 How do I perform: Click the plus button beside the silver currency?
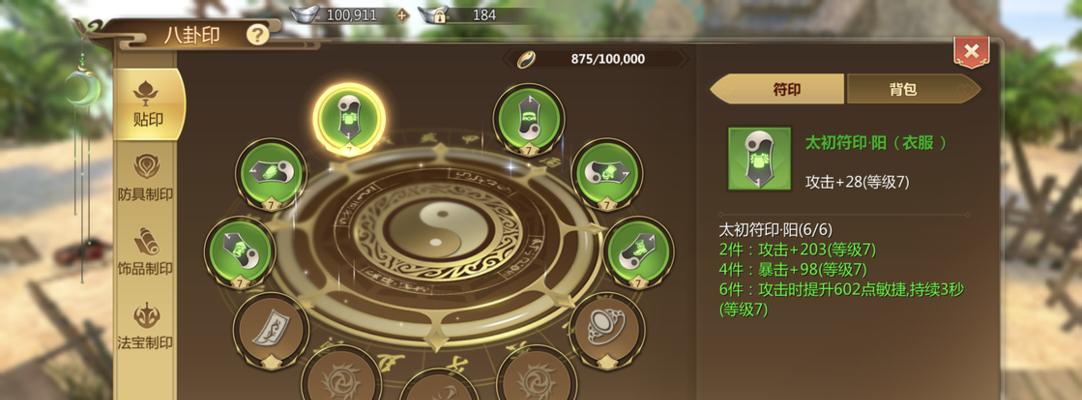(403, 15)
